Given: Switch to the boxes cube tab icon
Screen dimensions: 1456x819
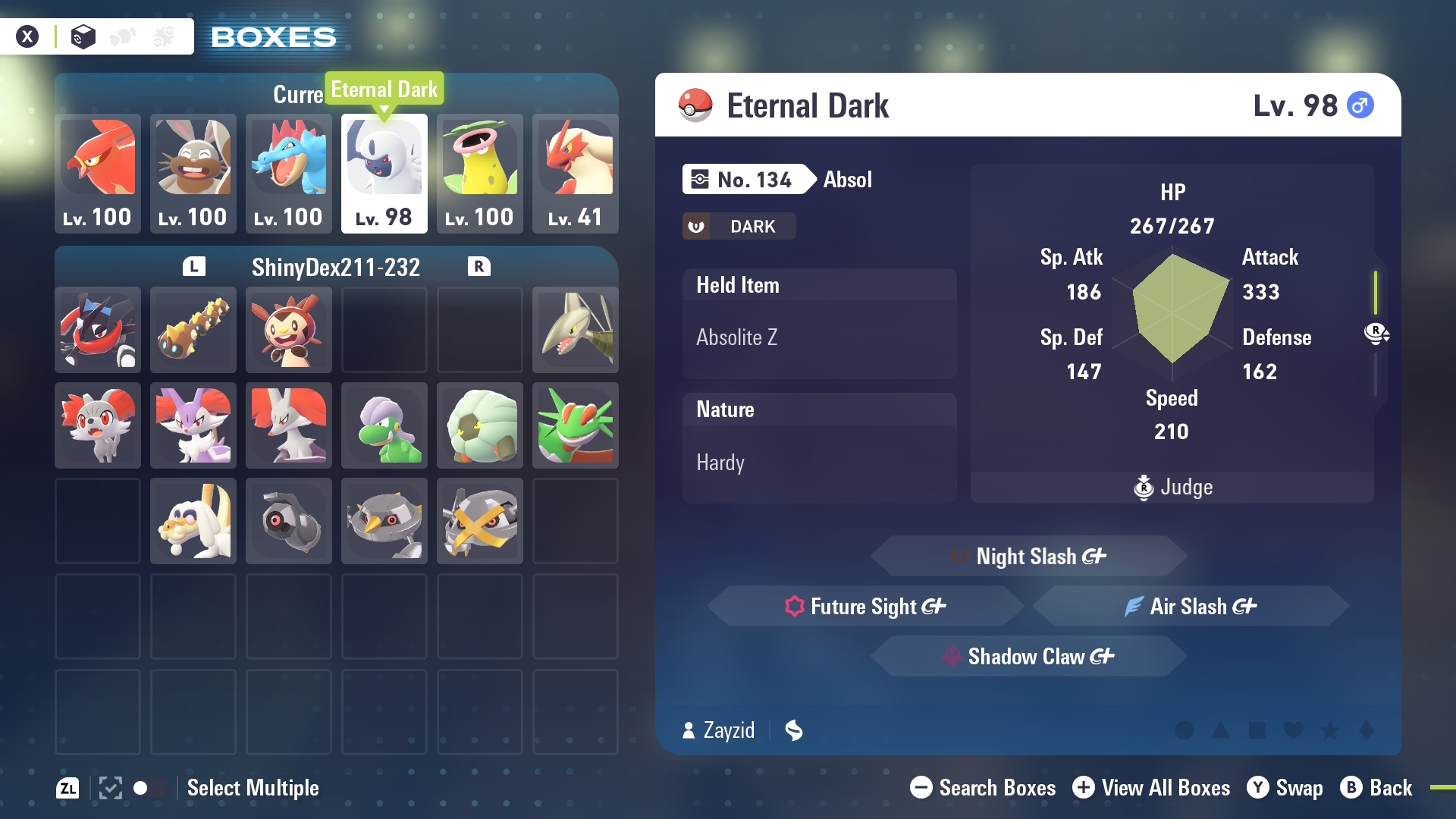Looking at the screenshot, I should click(x=83, y=36).
